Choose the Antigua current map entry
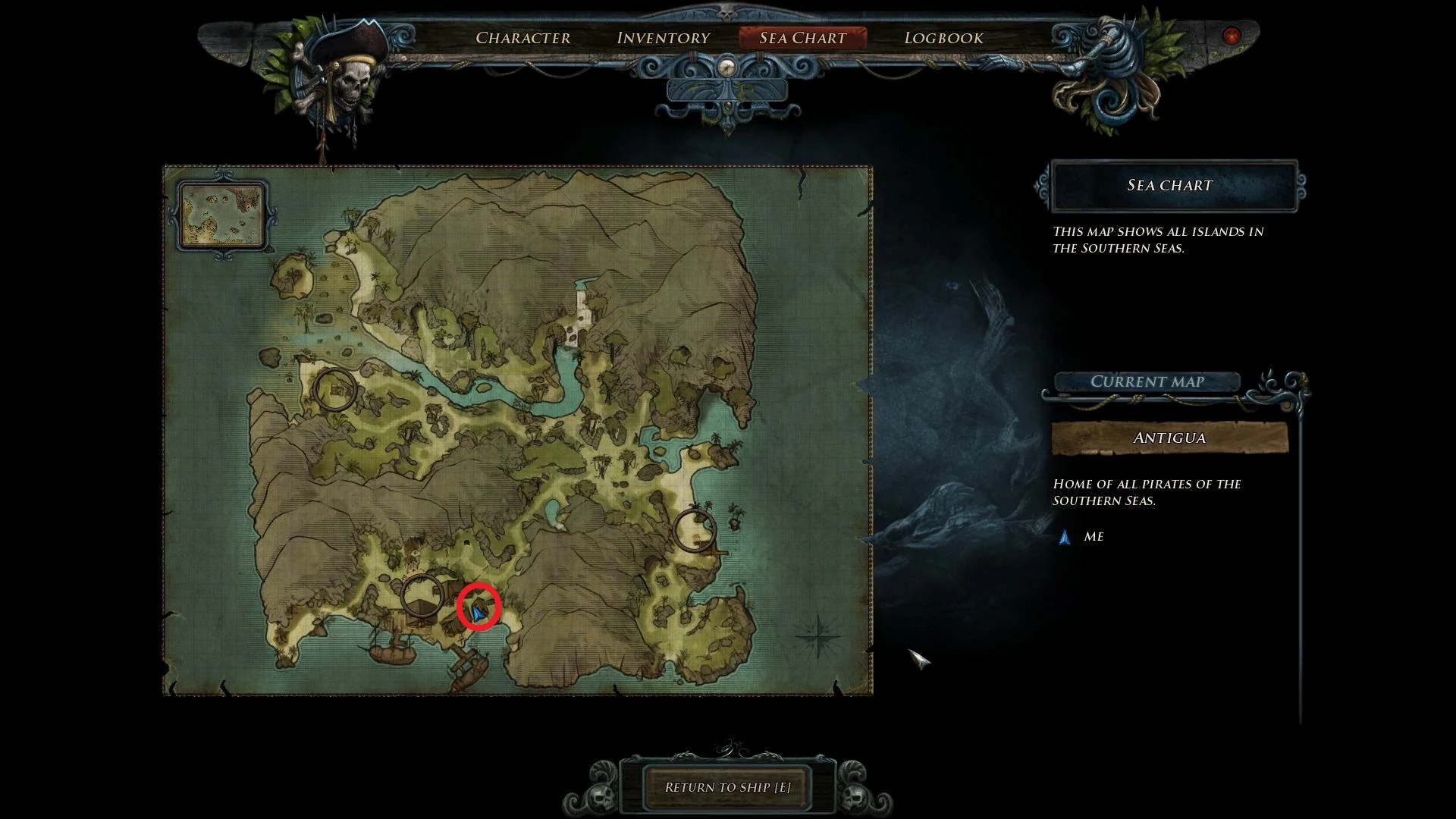This screenshot has width=1456, height=819. tap(1169, 438)
